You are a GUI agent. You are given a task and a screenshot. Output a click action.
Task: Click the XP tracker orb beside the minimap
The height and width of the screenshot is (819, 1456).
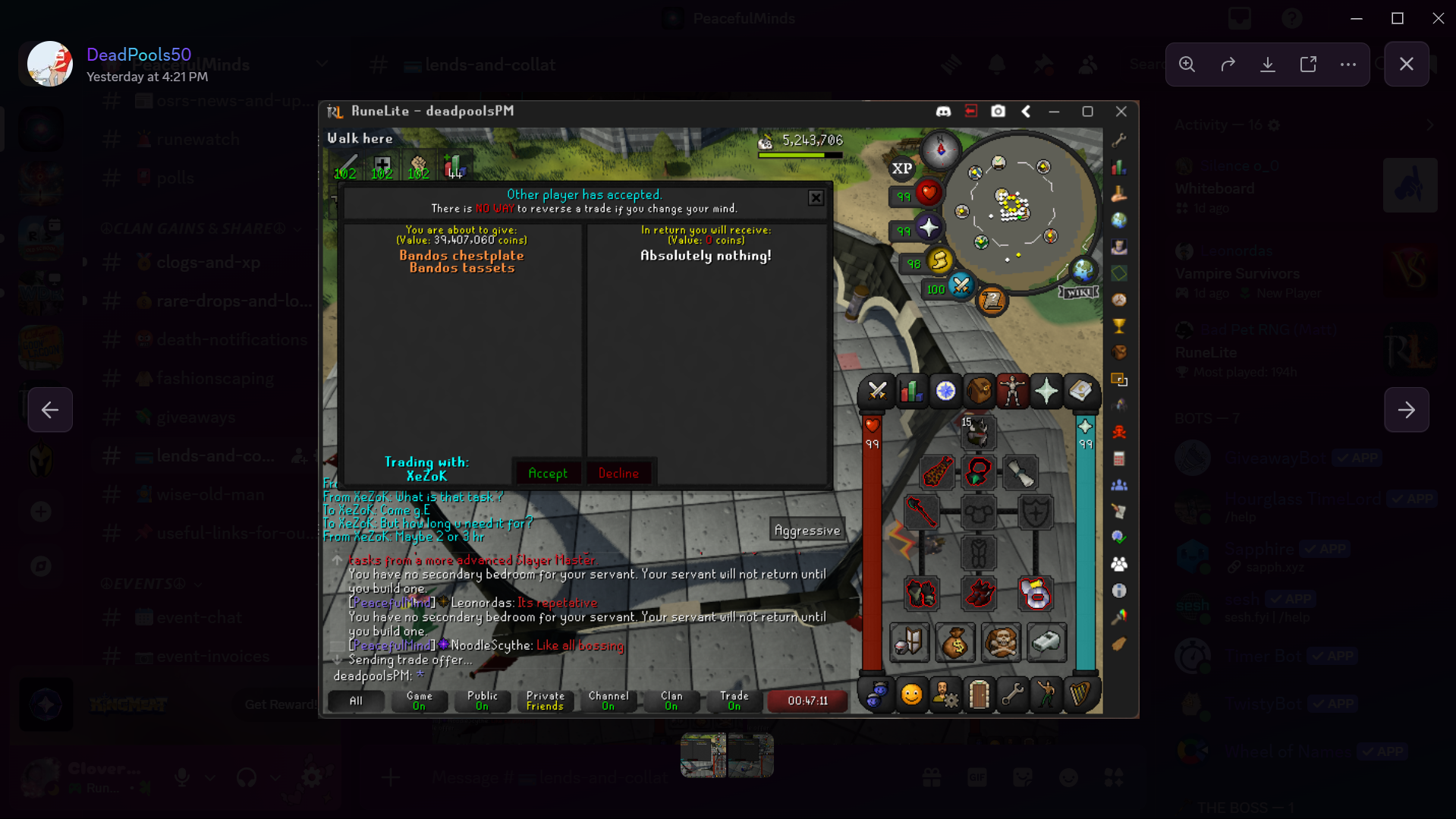(x=901, y=169)
